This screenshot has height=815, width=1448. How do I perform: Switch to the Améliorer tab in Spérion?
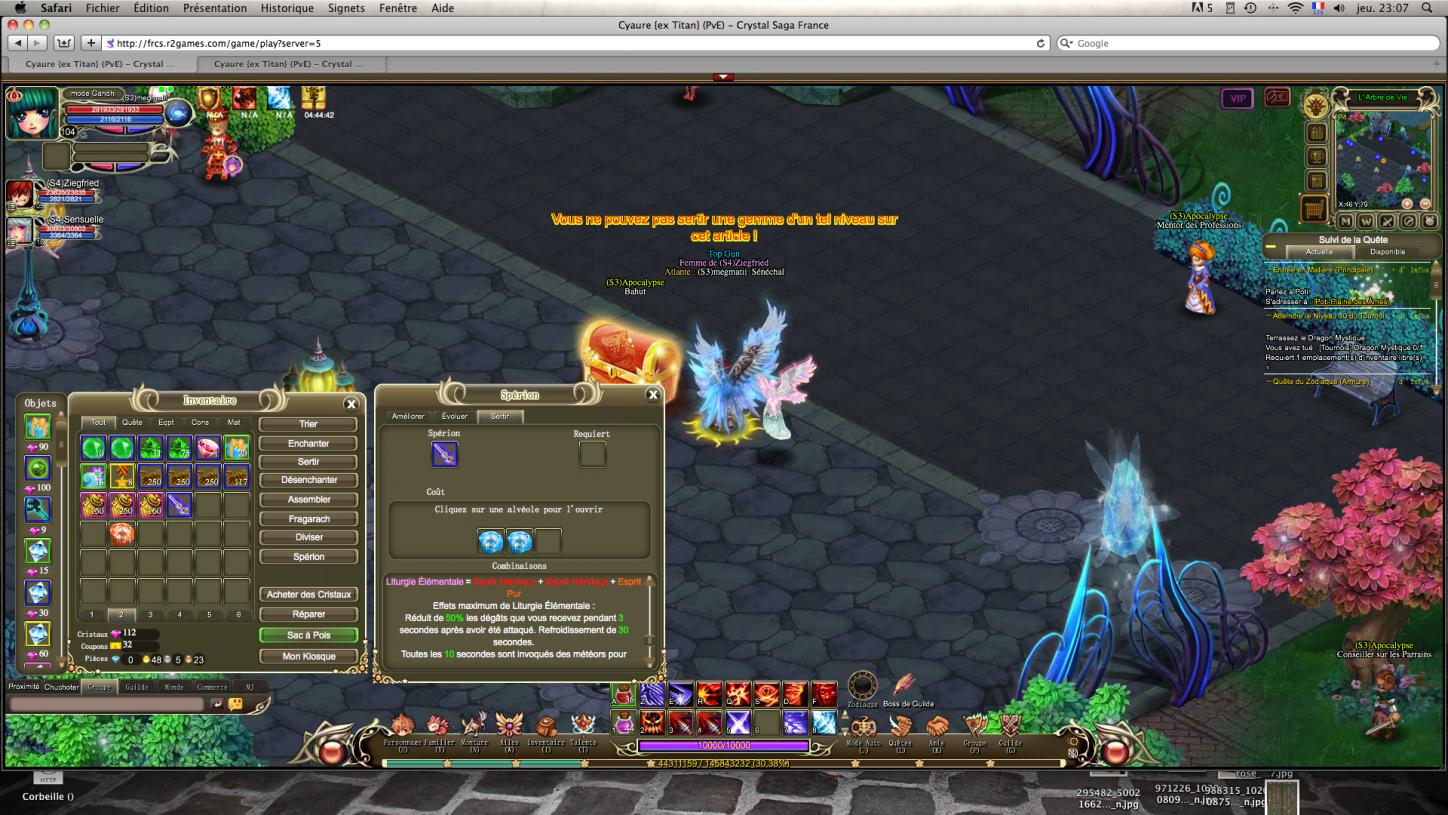(408, 416)
